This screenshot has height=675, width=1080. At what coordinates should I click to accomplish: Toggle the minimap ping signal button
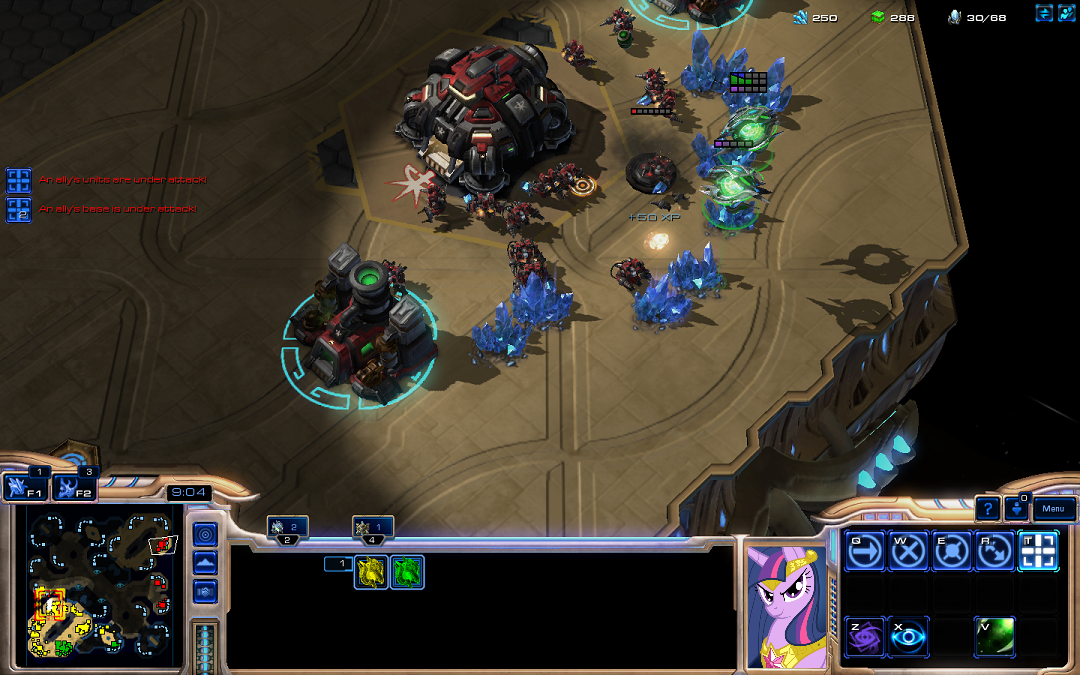(204, 536)
